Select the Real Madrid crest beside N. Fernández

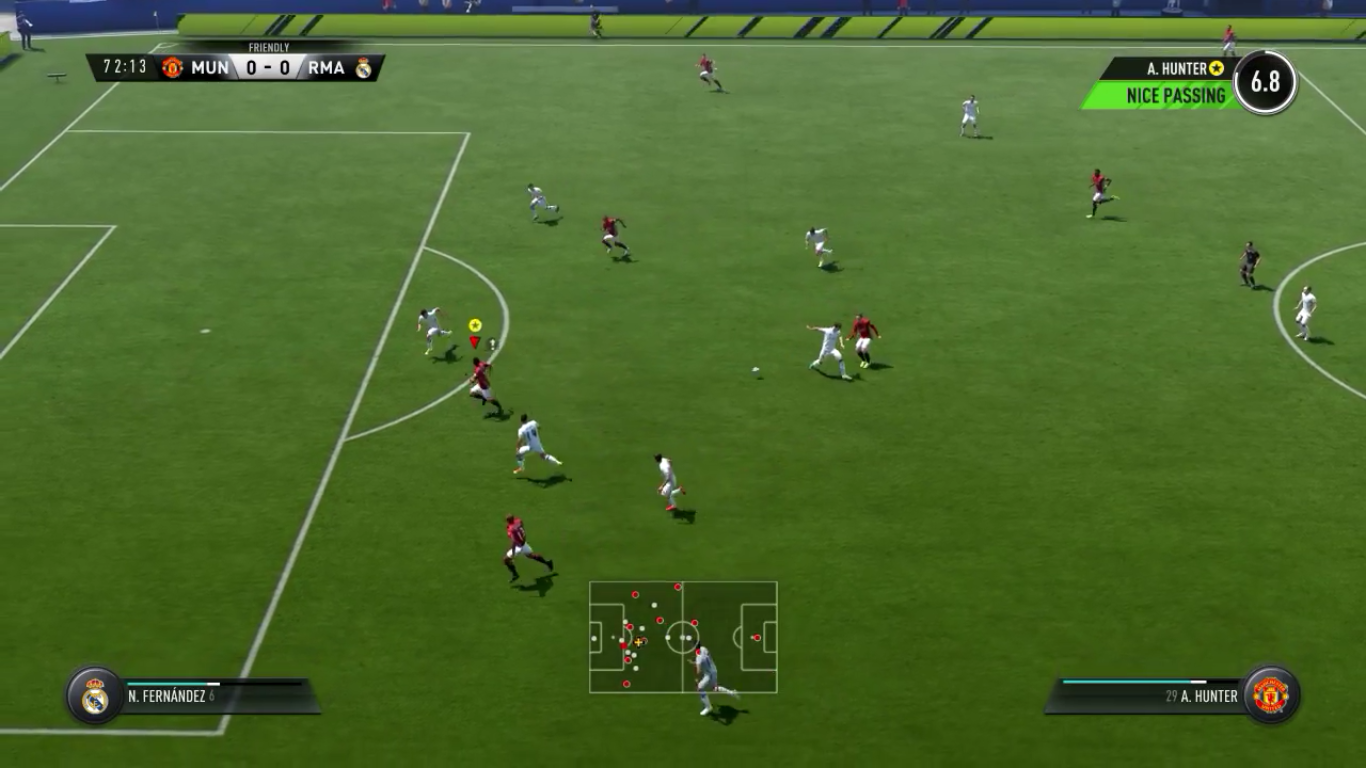tap(95, 696)
